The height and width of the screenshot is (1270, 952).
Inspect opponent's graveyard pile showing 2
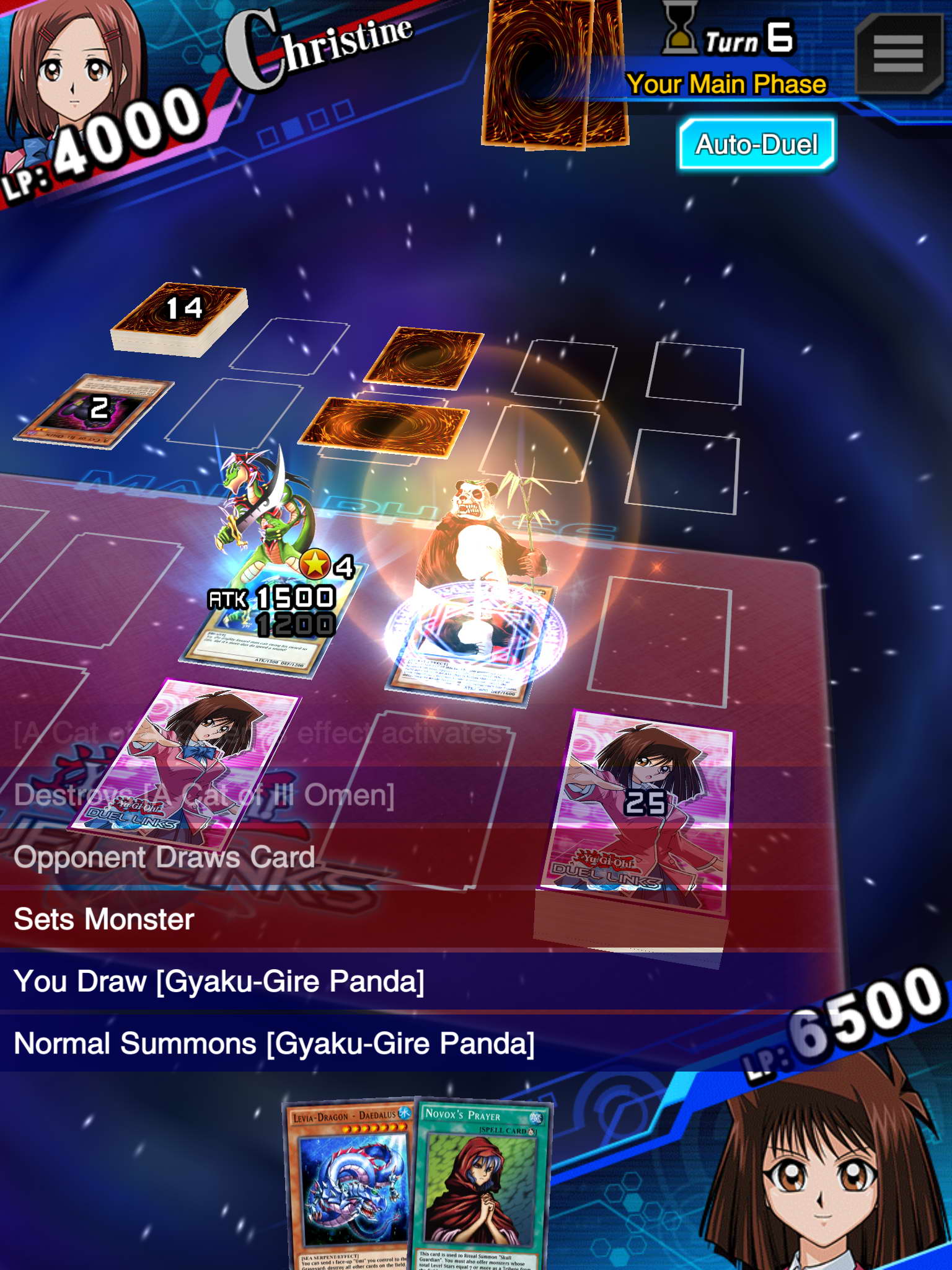[x=95, y=410]
